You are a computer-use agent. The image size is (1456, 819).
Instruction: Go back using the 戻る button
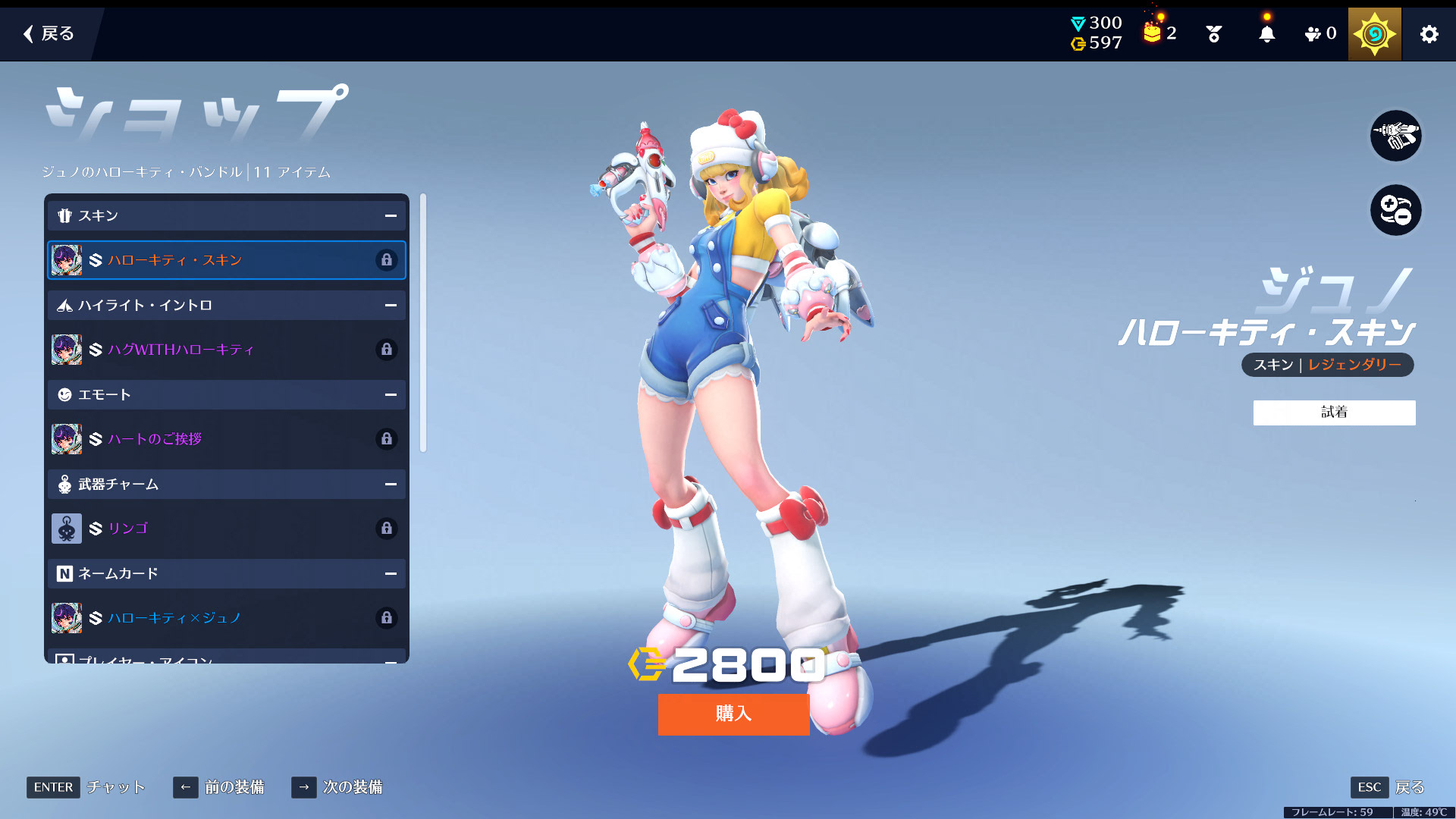click(x=49, y=33)
